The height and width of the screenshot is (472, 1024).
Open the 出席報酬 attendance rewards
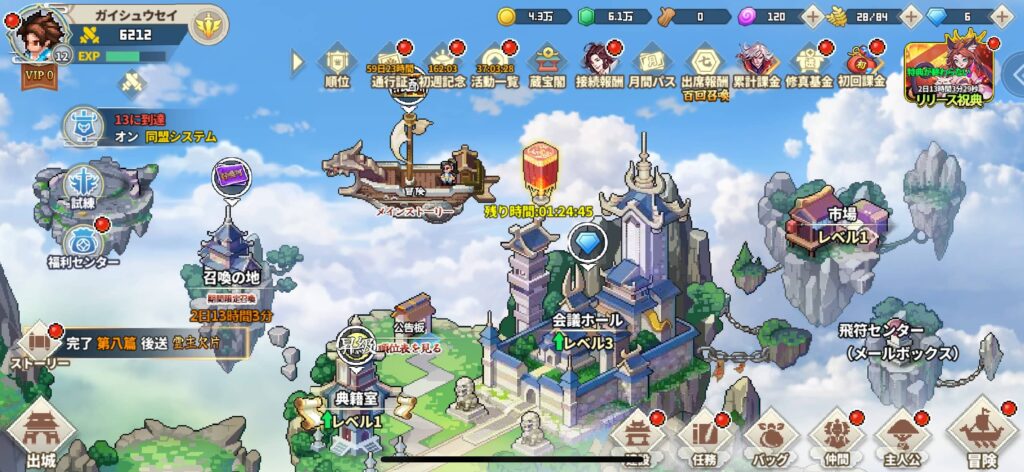coord(704,63)
